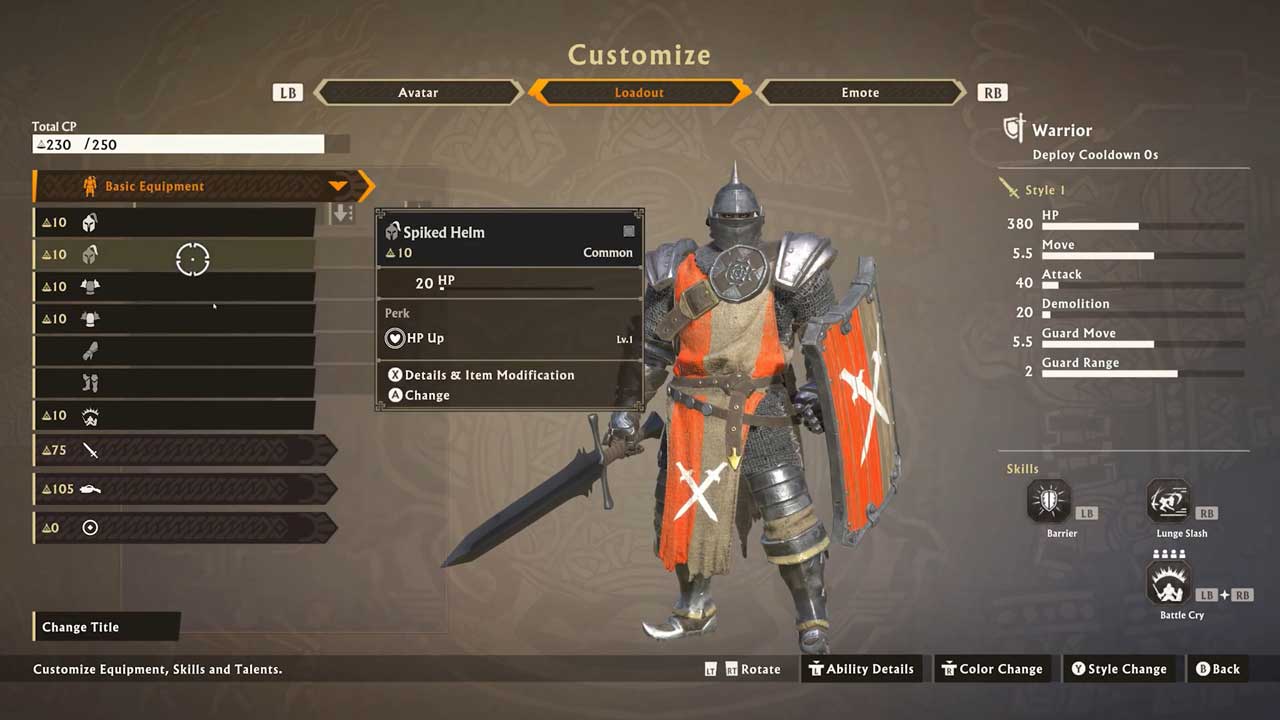This screenshot has width=1280, height=720.
Task: Choose the 0 CP circle icon row
Action: pos(185,527)
